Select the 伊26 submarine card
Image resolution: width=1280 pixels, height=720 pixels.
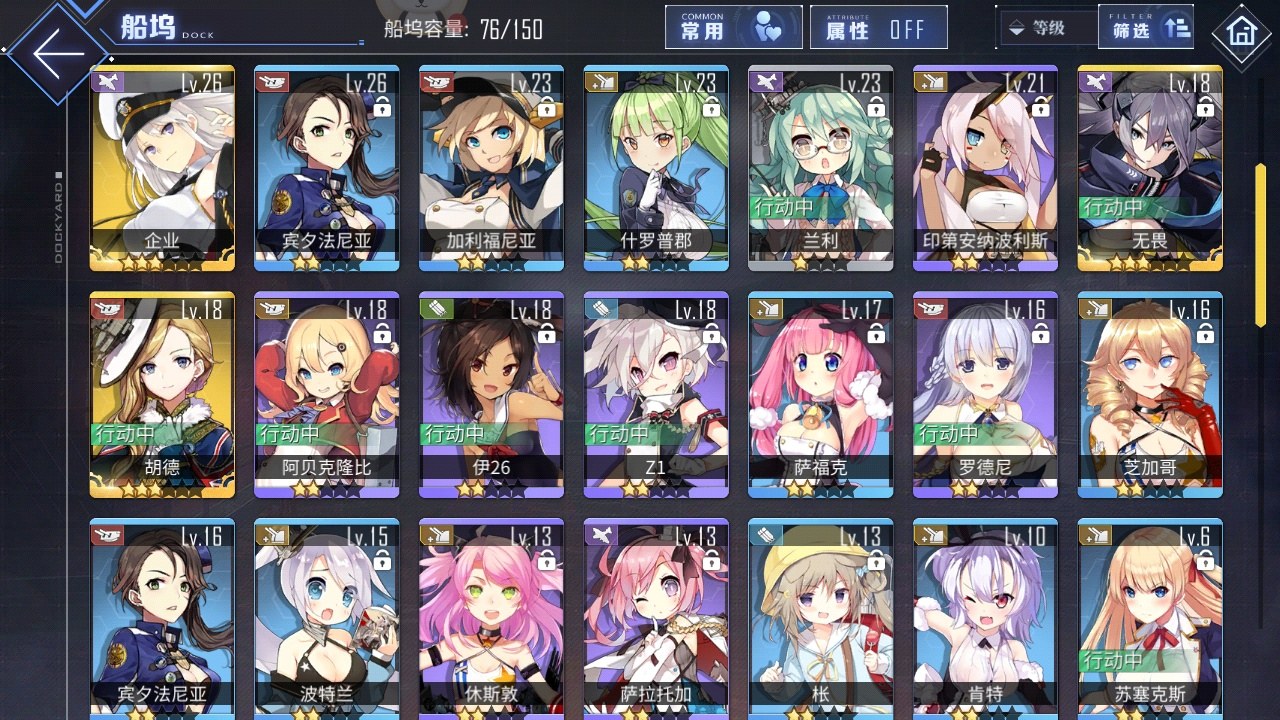click(x=491, y=394)
